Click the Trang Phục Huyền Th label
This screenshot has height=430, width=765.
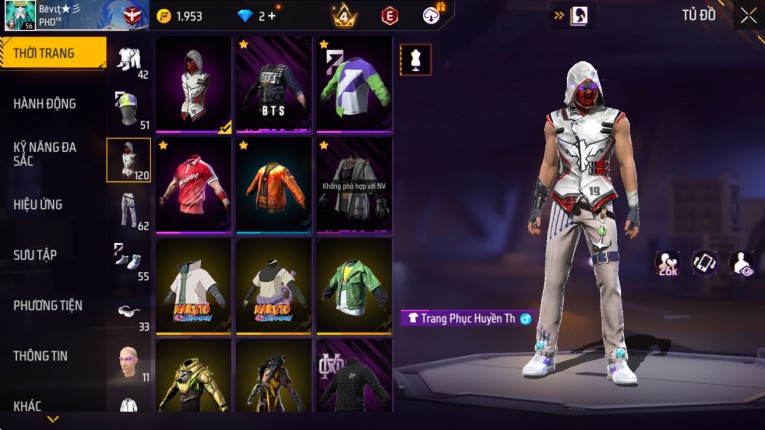tap(467, 318)
